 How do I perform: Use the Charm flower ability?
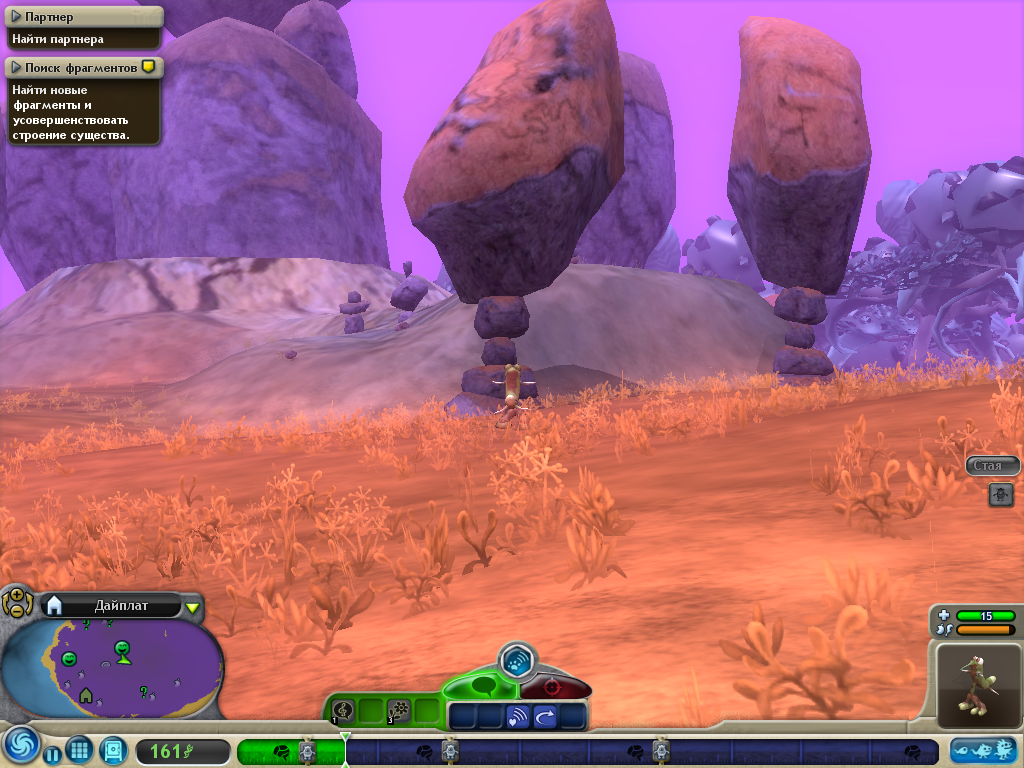399,710
